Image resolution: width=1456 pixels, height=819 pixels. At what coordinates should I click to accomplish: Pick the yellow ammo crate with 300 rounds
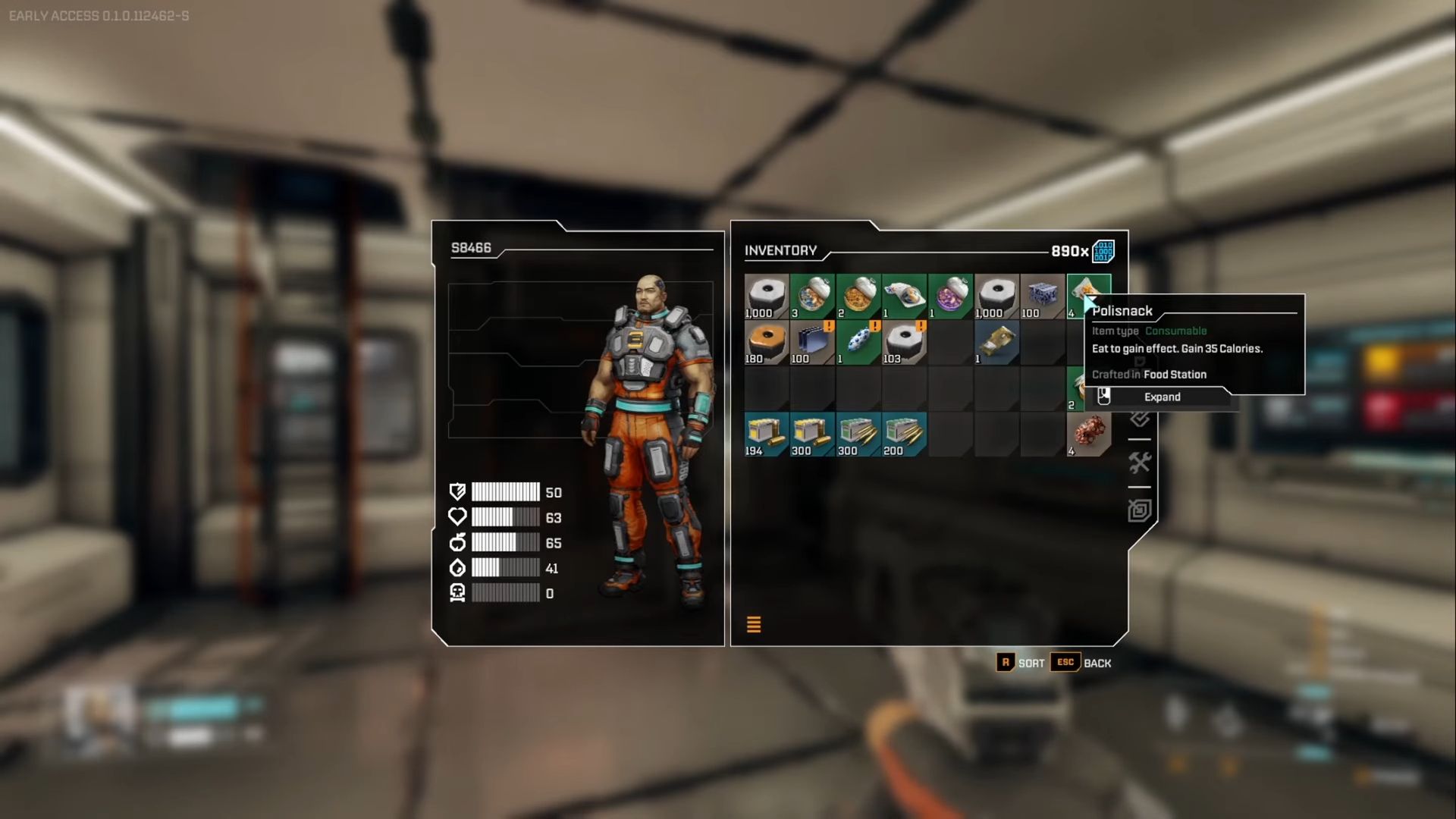point(812,434)
